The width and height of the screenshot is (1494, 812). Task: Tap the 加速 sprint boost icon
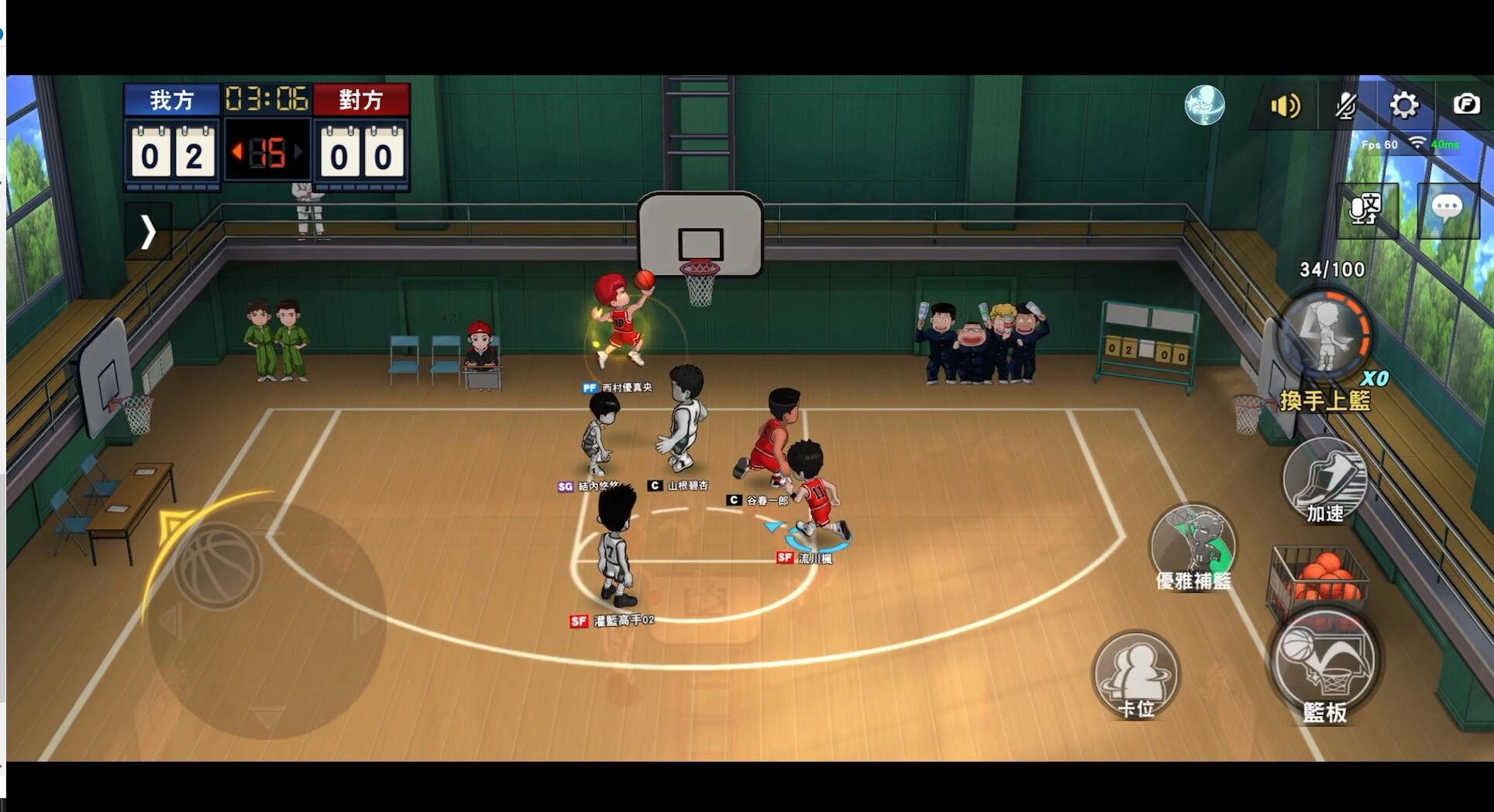click(x=1326, y=480)
